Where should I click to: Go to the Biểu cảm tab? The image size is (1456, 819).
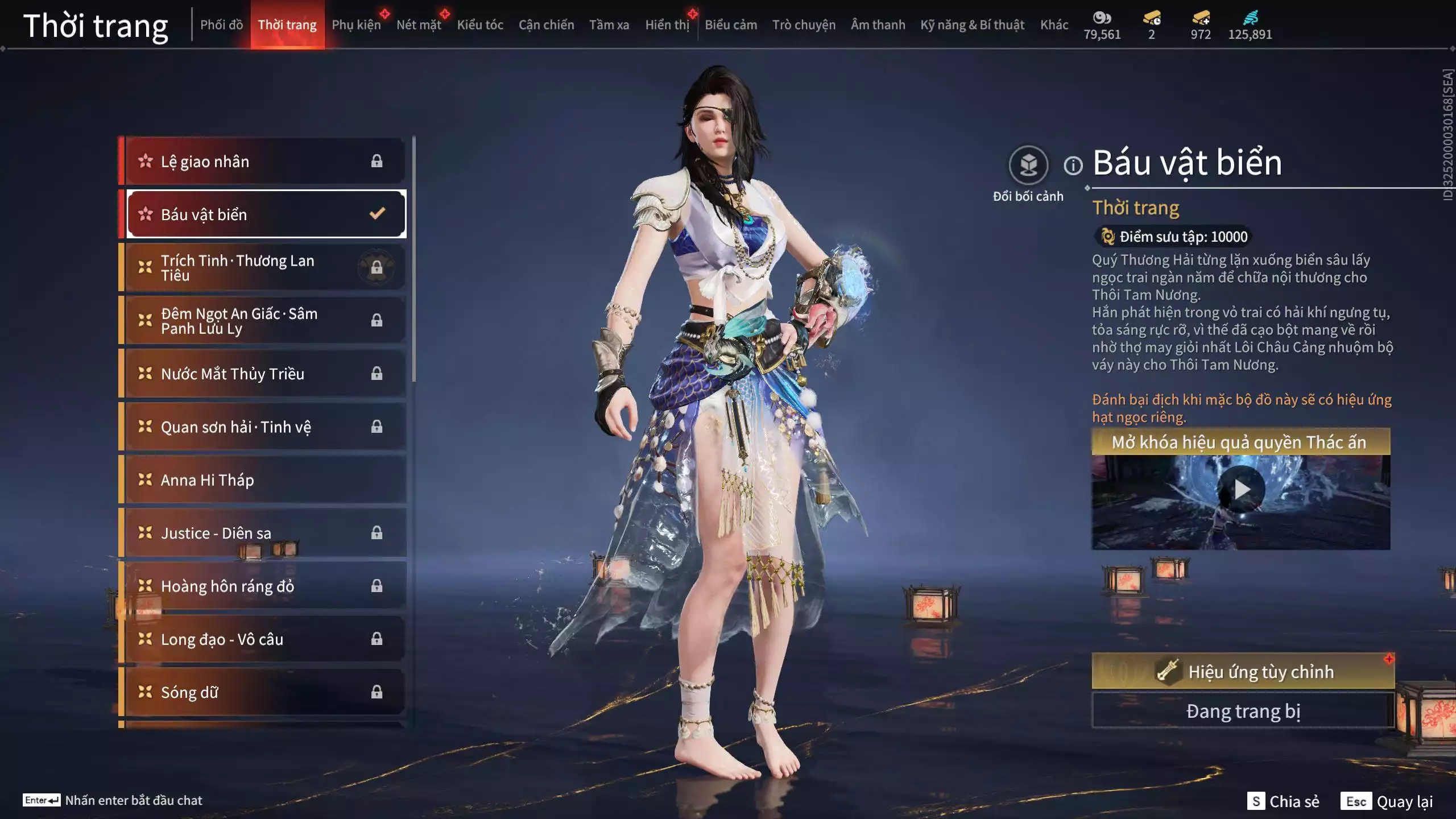[x=731, y=25]
